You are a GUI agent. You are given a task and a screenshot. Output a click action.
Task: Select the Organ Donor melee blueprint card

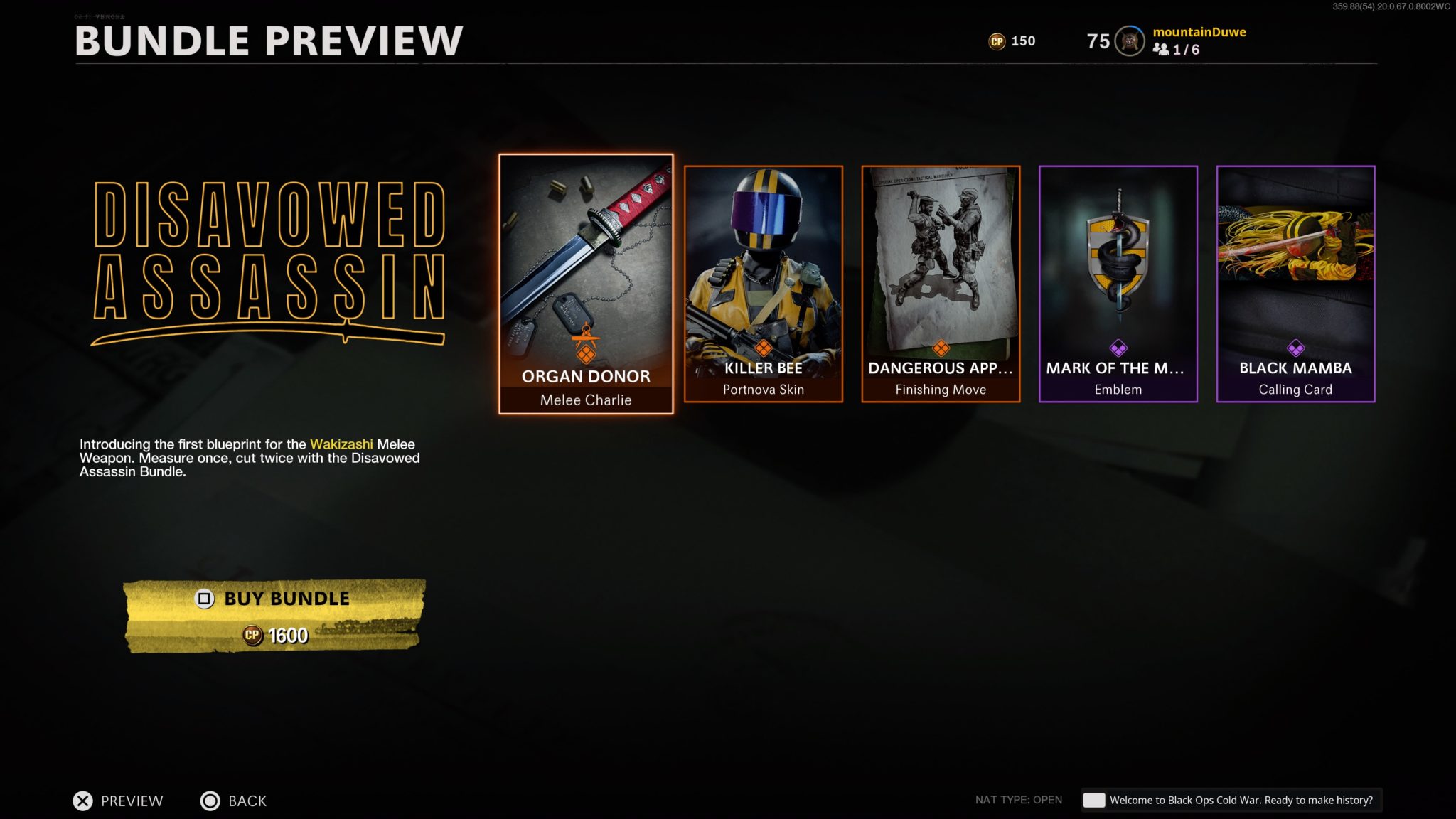(586, 284)
